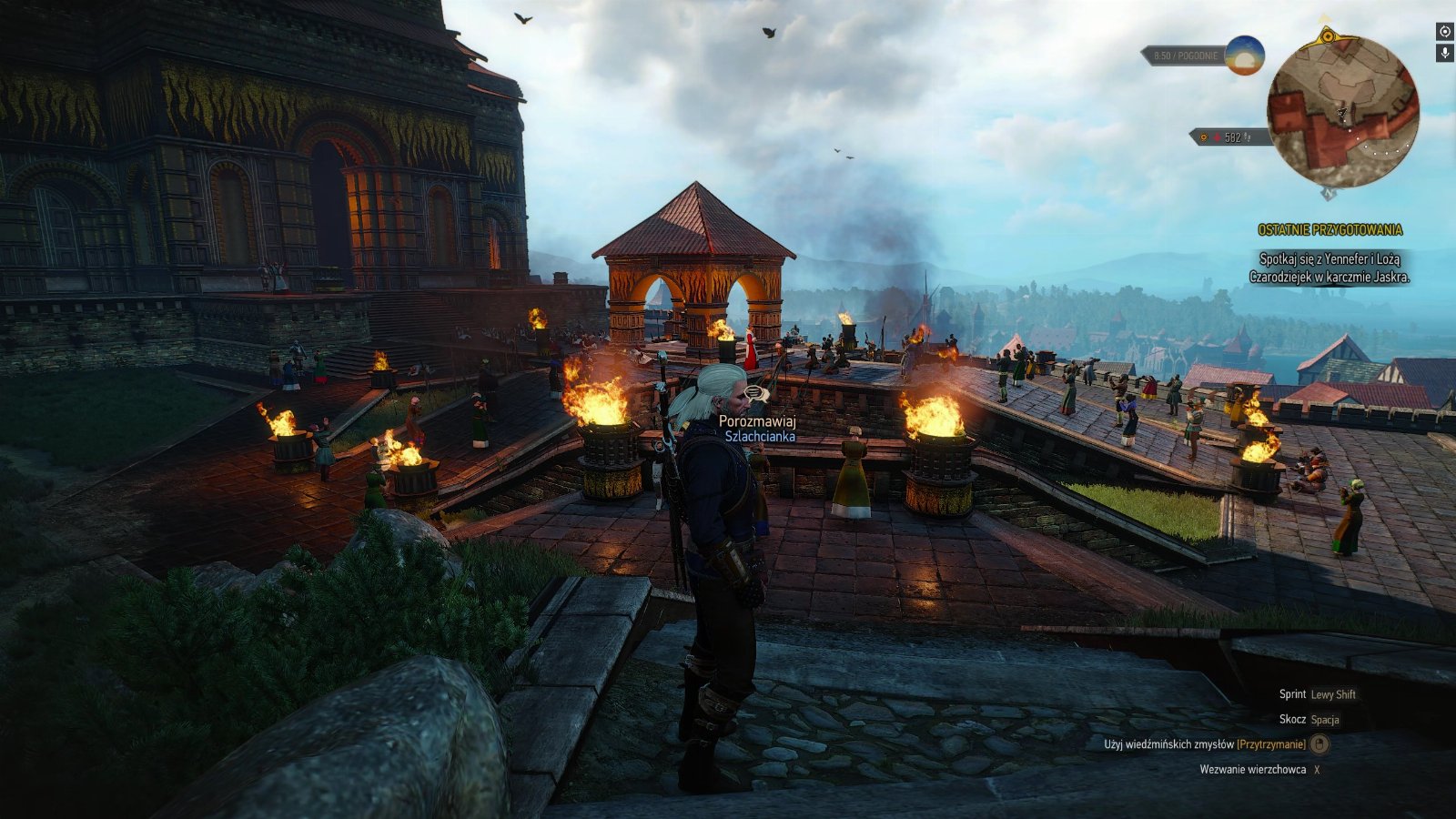This screenshot has width=1456, height=819.
Task: Click the overlay recording target icon
Action: [1444, 32]
